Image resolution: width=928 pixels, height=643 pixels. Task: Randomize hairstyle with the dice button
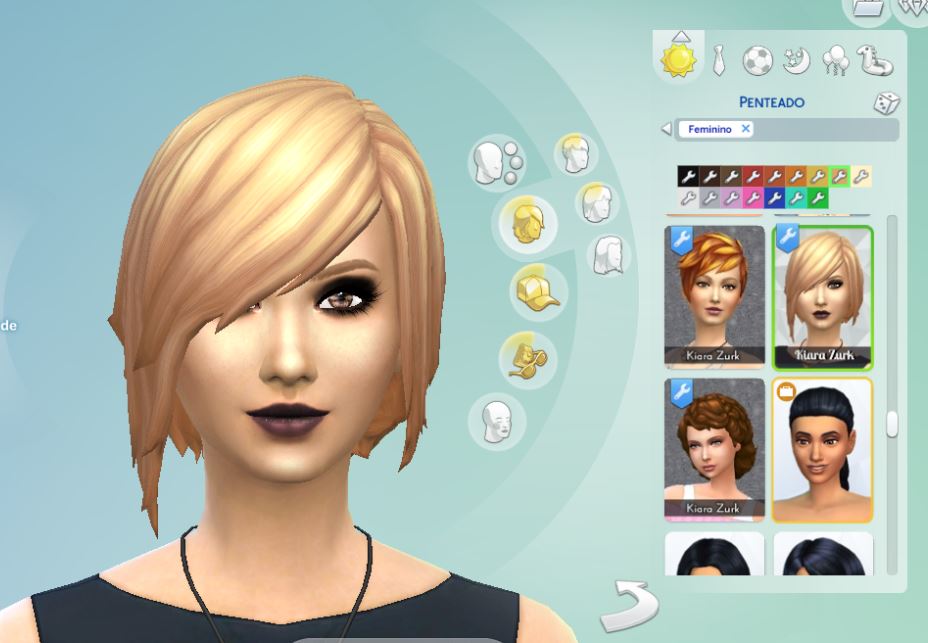click(x=886, y=103)
